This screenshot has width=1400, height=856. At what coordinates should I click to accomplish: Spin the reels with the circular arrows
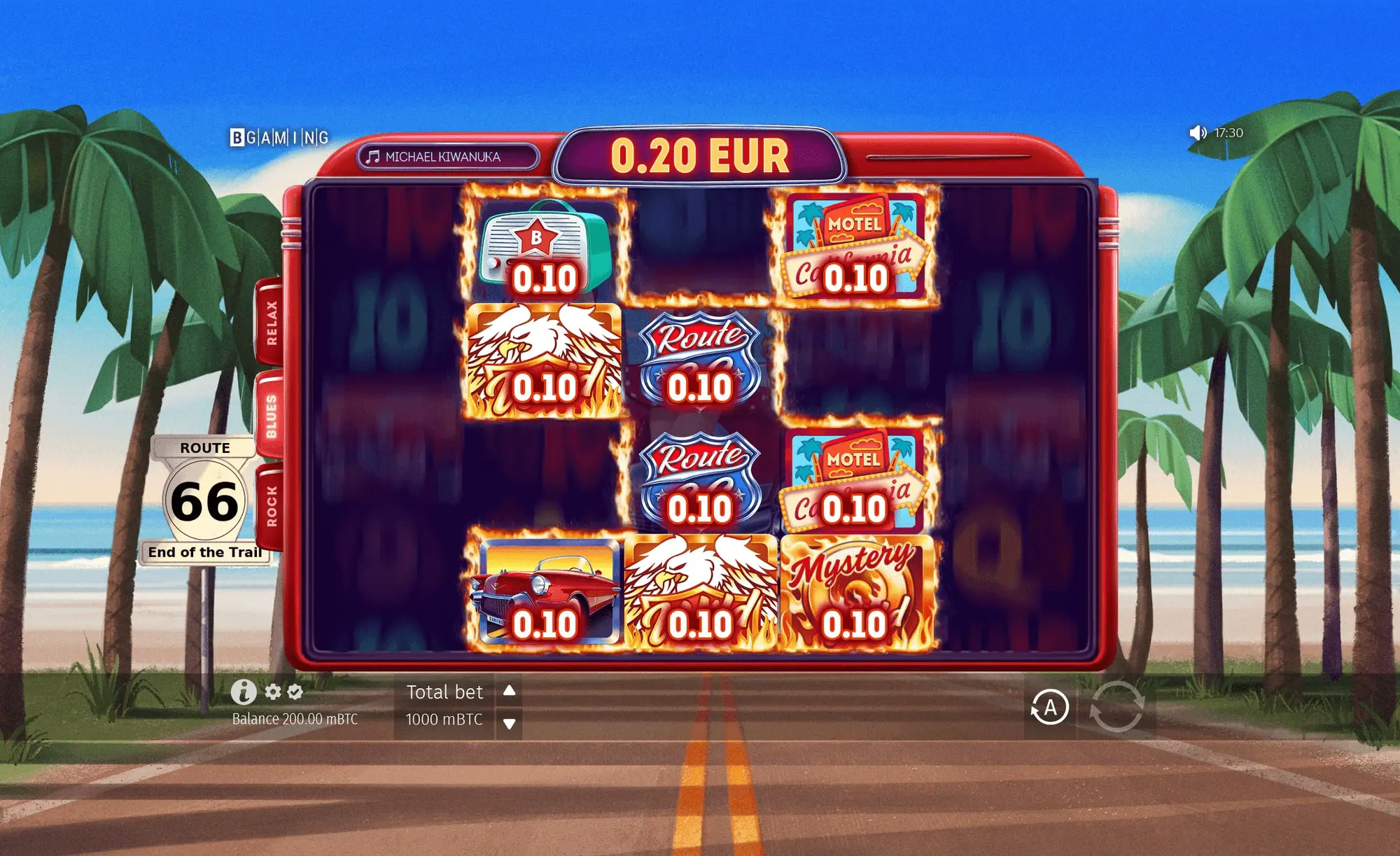pos(1116,708)
